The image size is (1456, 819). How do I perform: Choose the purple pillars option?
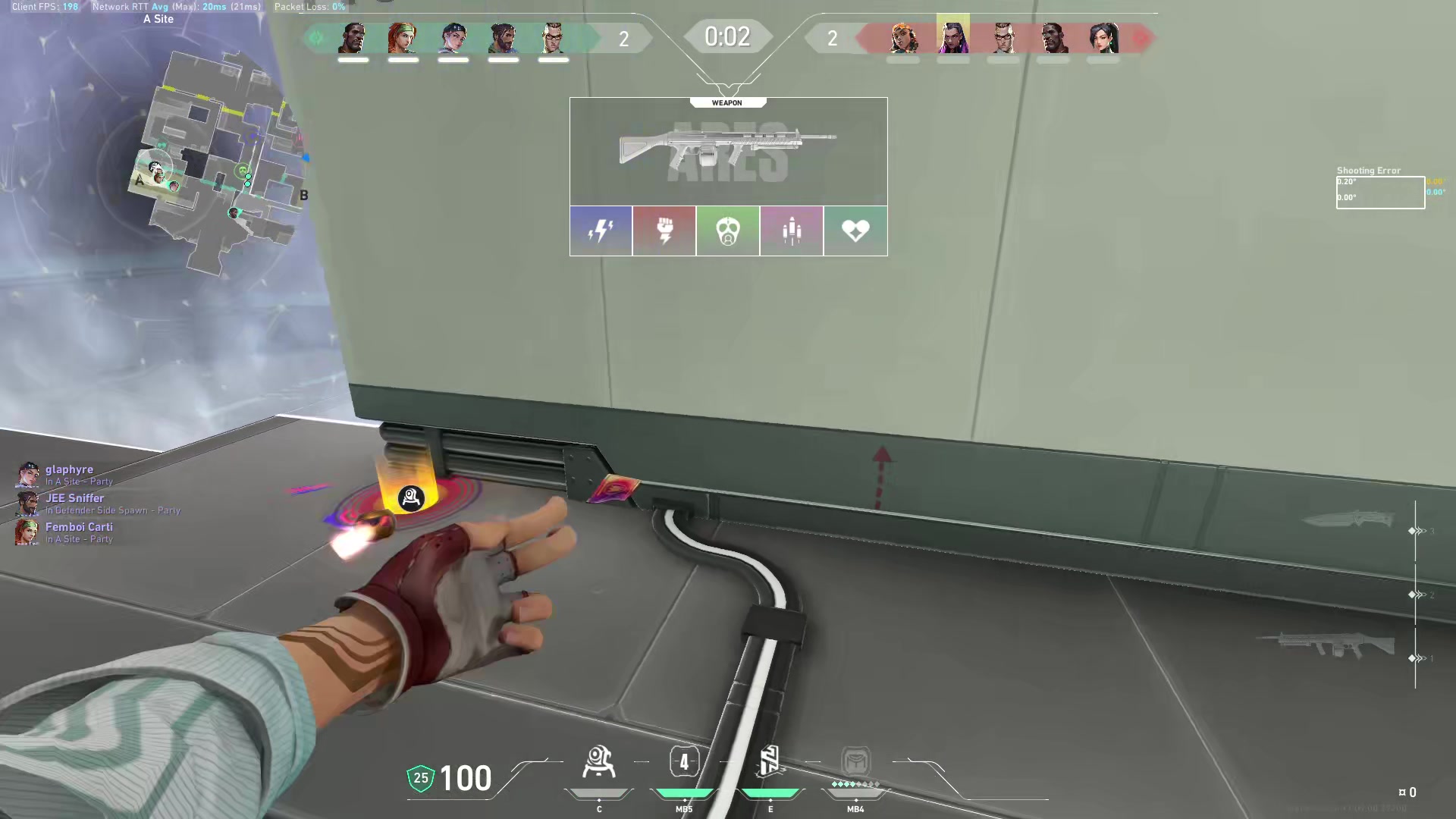(x=792, y=231)
